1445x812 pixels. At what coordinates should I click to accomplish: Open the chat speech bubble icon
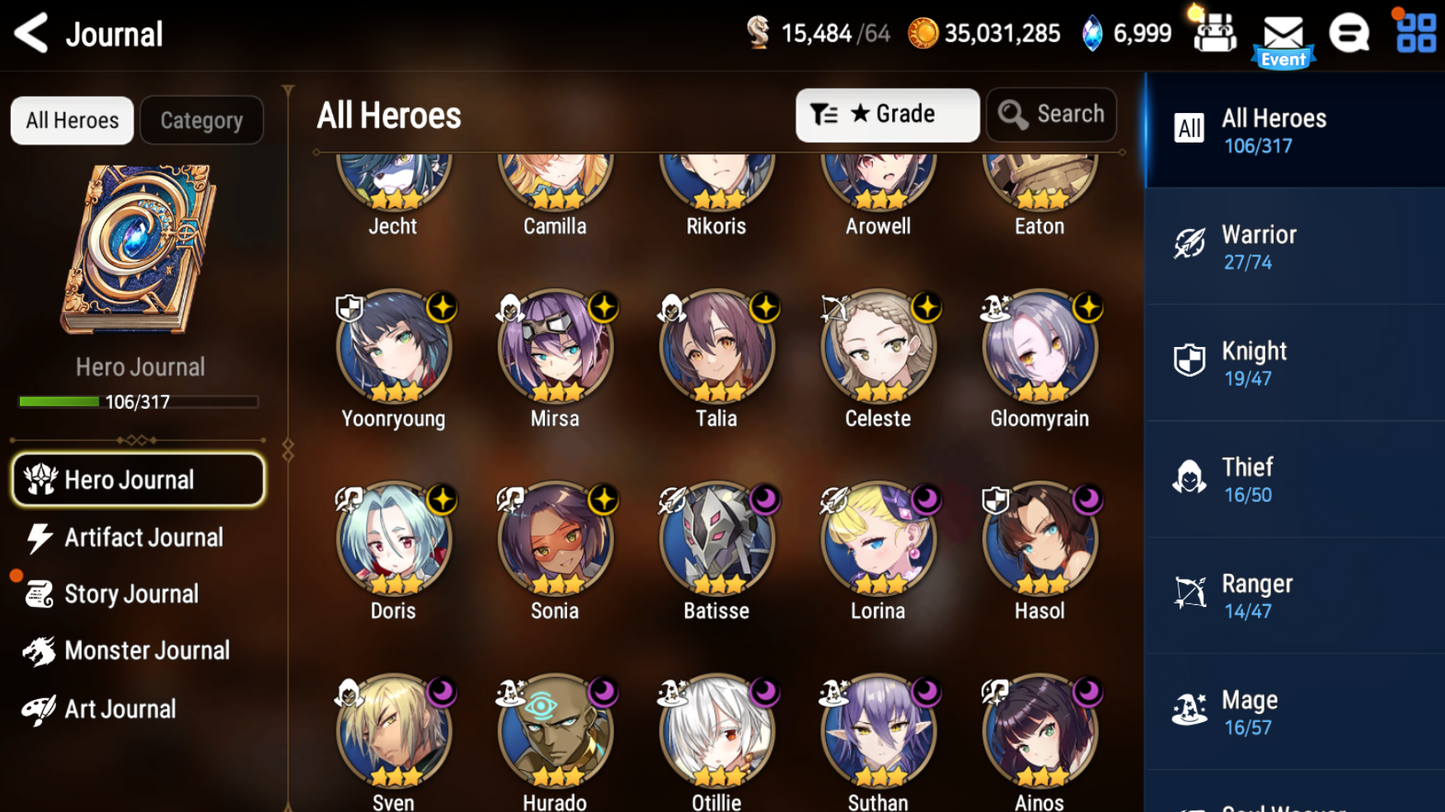(1349, 33)
